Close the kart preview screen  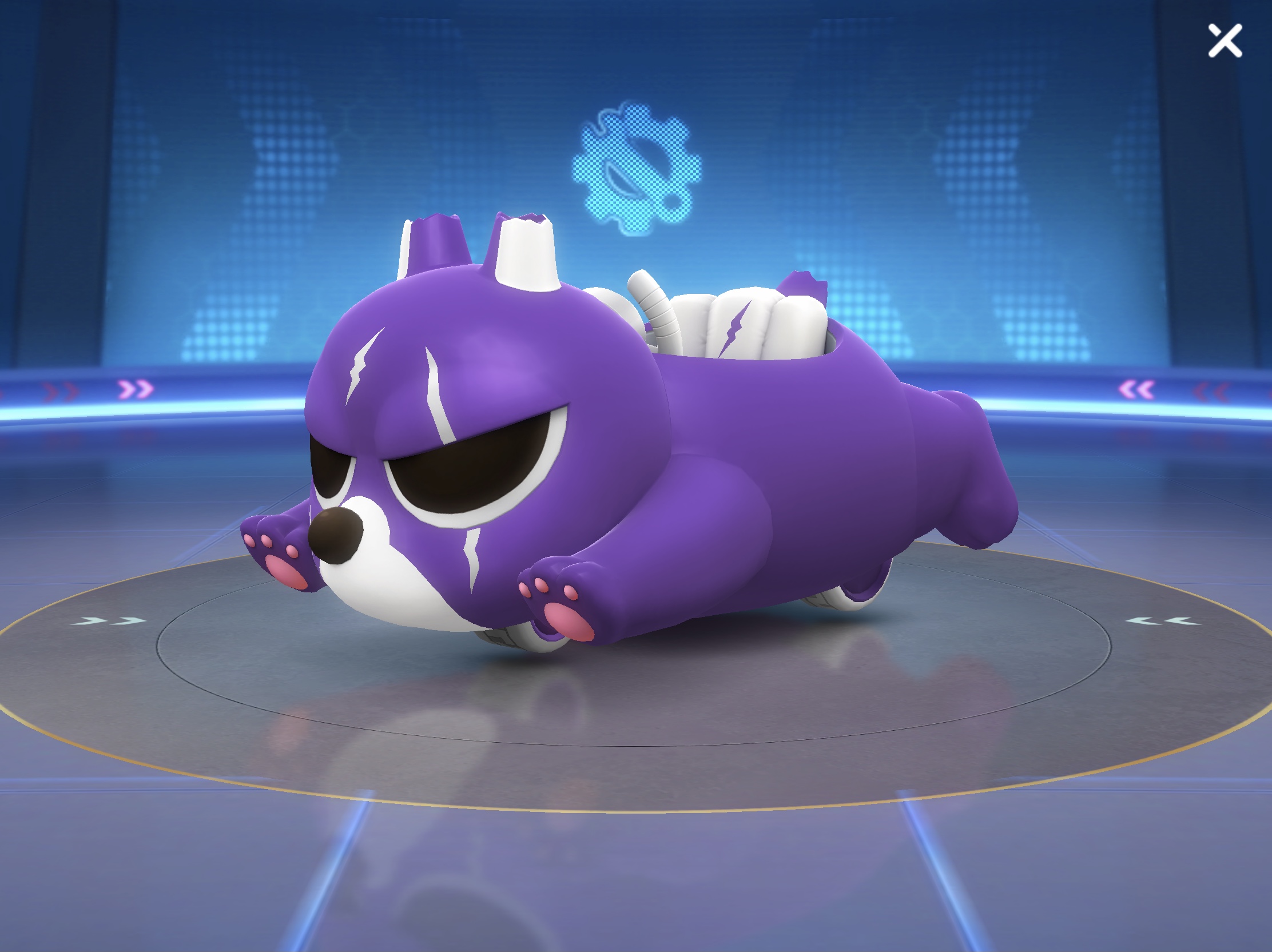(1225, 41)
